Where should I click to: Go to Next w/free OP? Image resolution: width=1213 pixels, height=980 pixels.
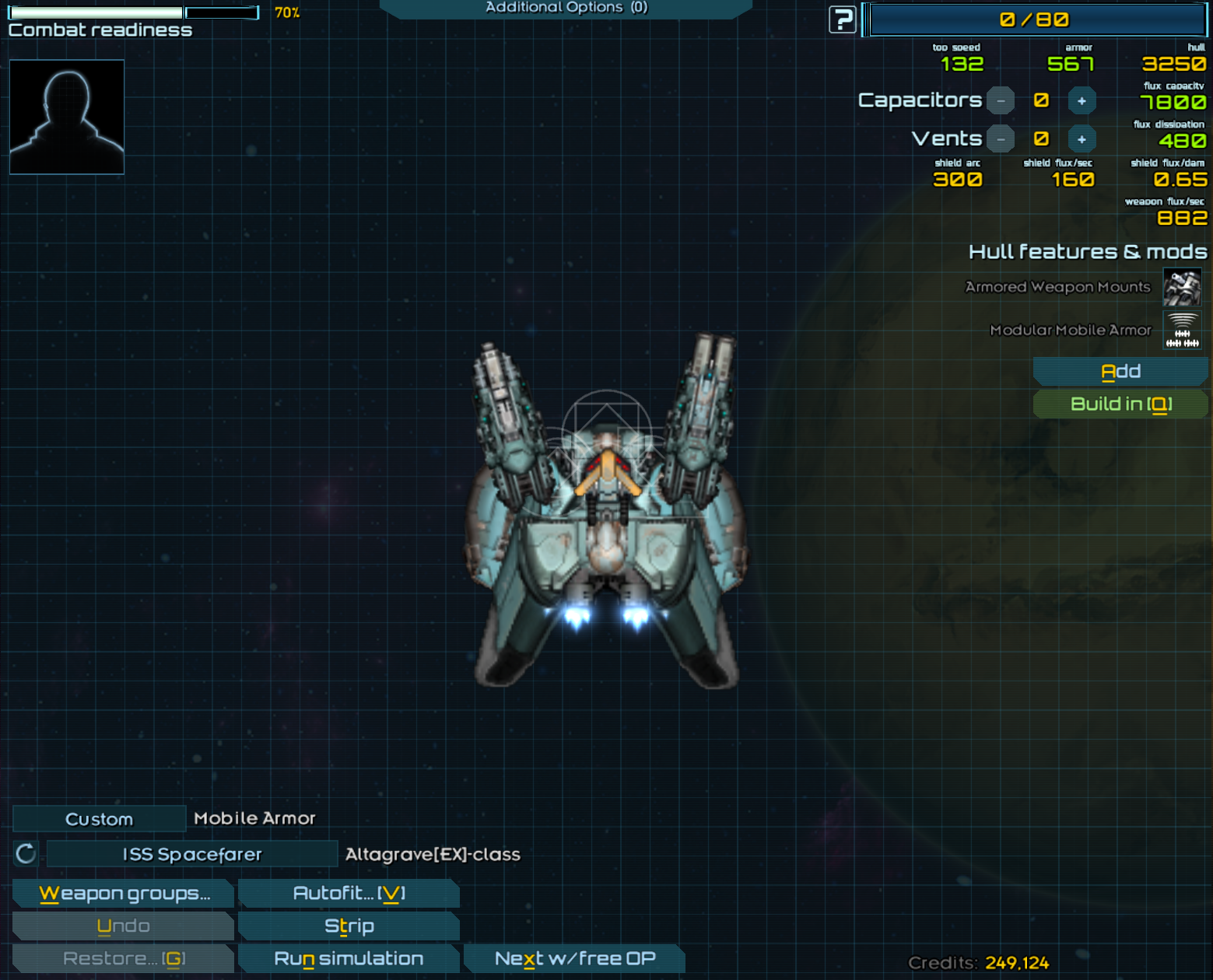coord(574,958)
